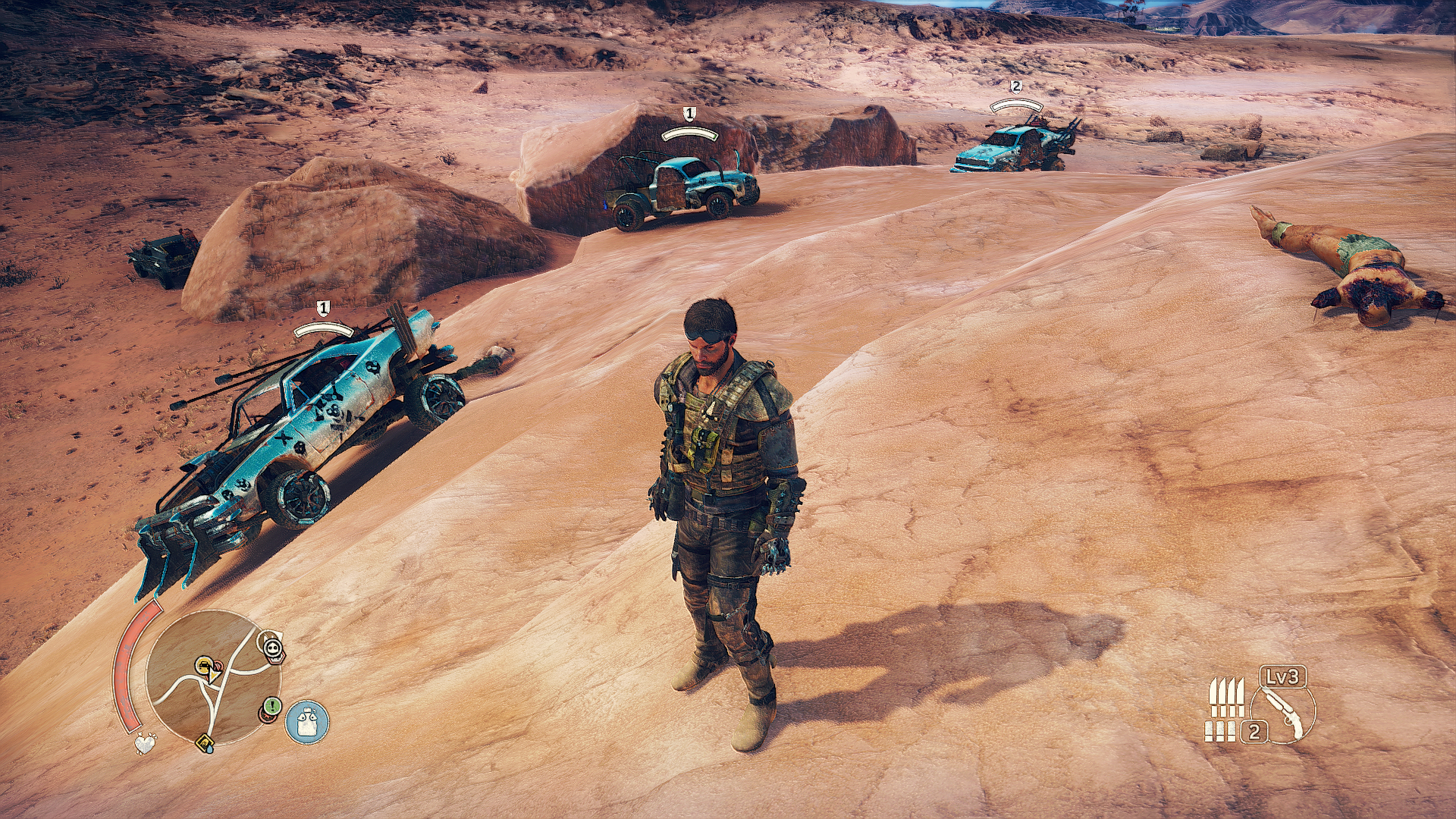Image resolution: width=1456 pixels, height=819 pixels.
Task: Select the skull face marker on minimap
Action: click(x=273, y=648)
